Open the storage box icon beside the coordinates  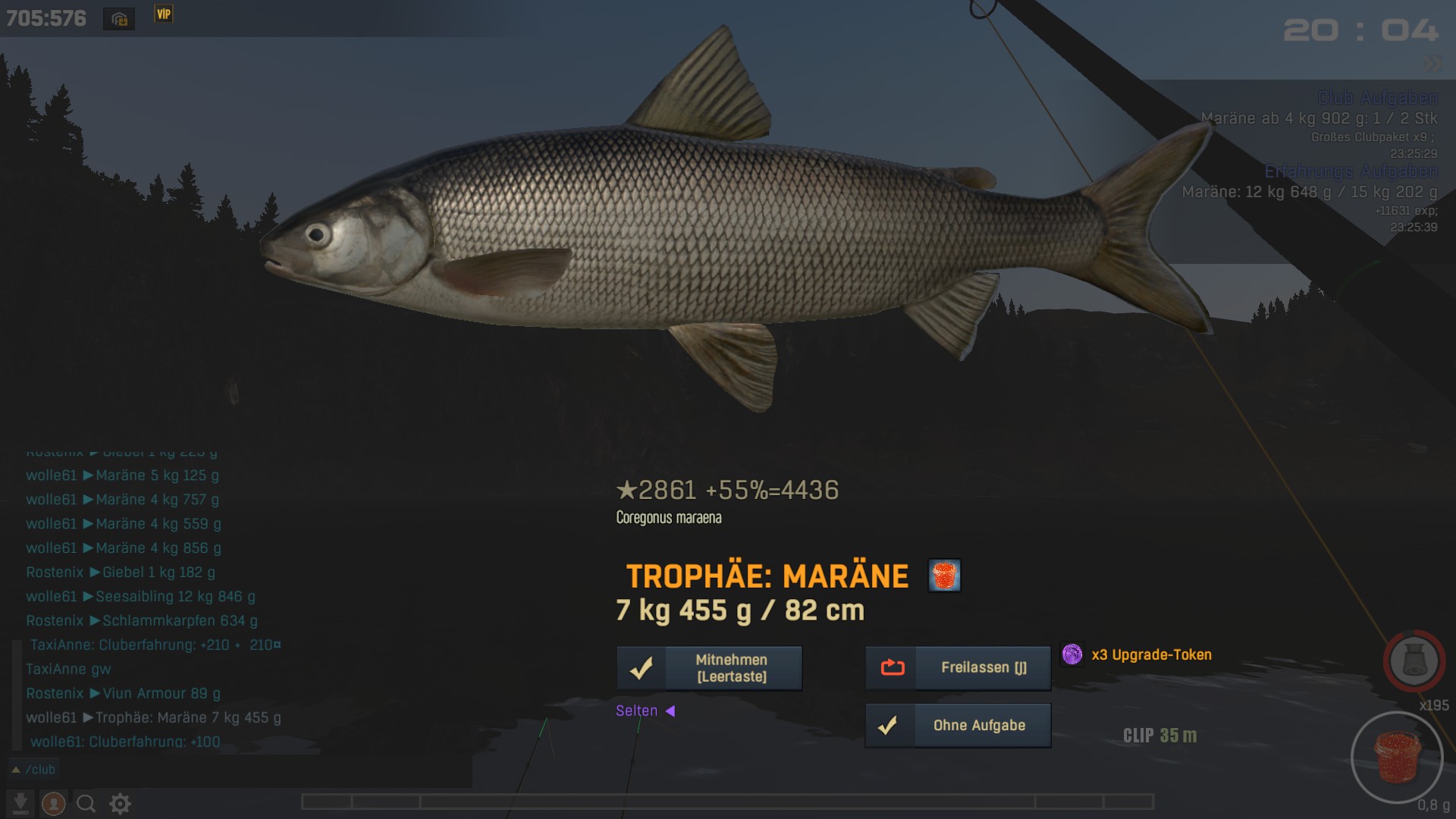click(119, 19)
